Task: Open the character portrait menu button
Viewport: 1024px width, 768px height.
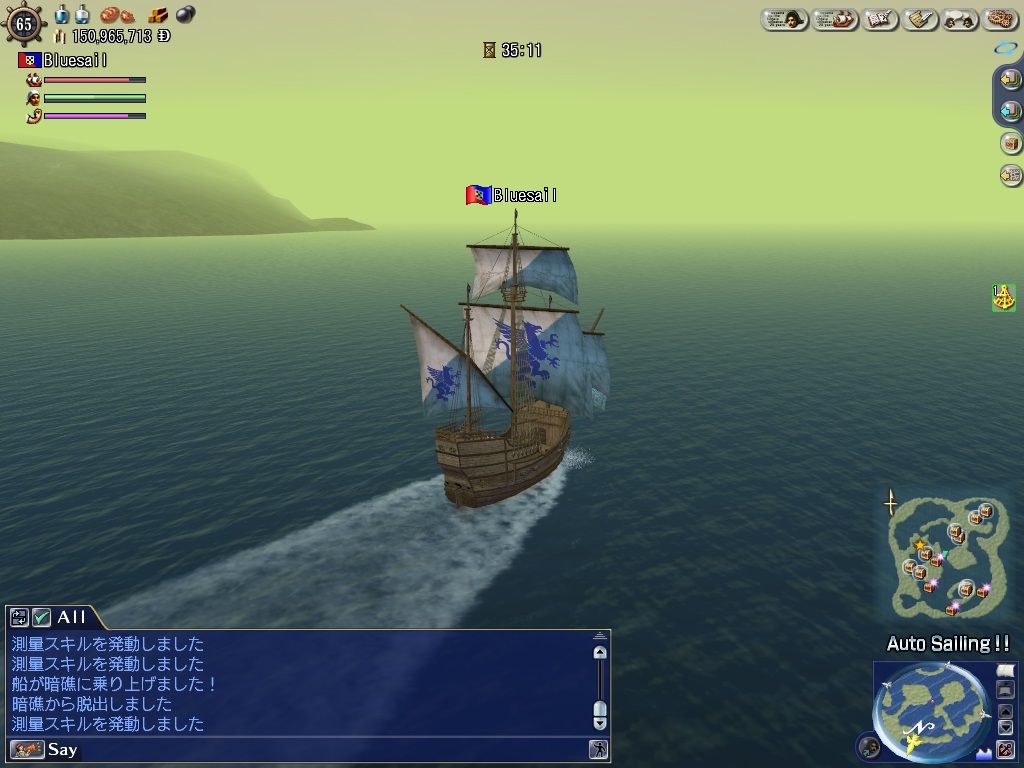Action: (x=784, y=19)
